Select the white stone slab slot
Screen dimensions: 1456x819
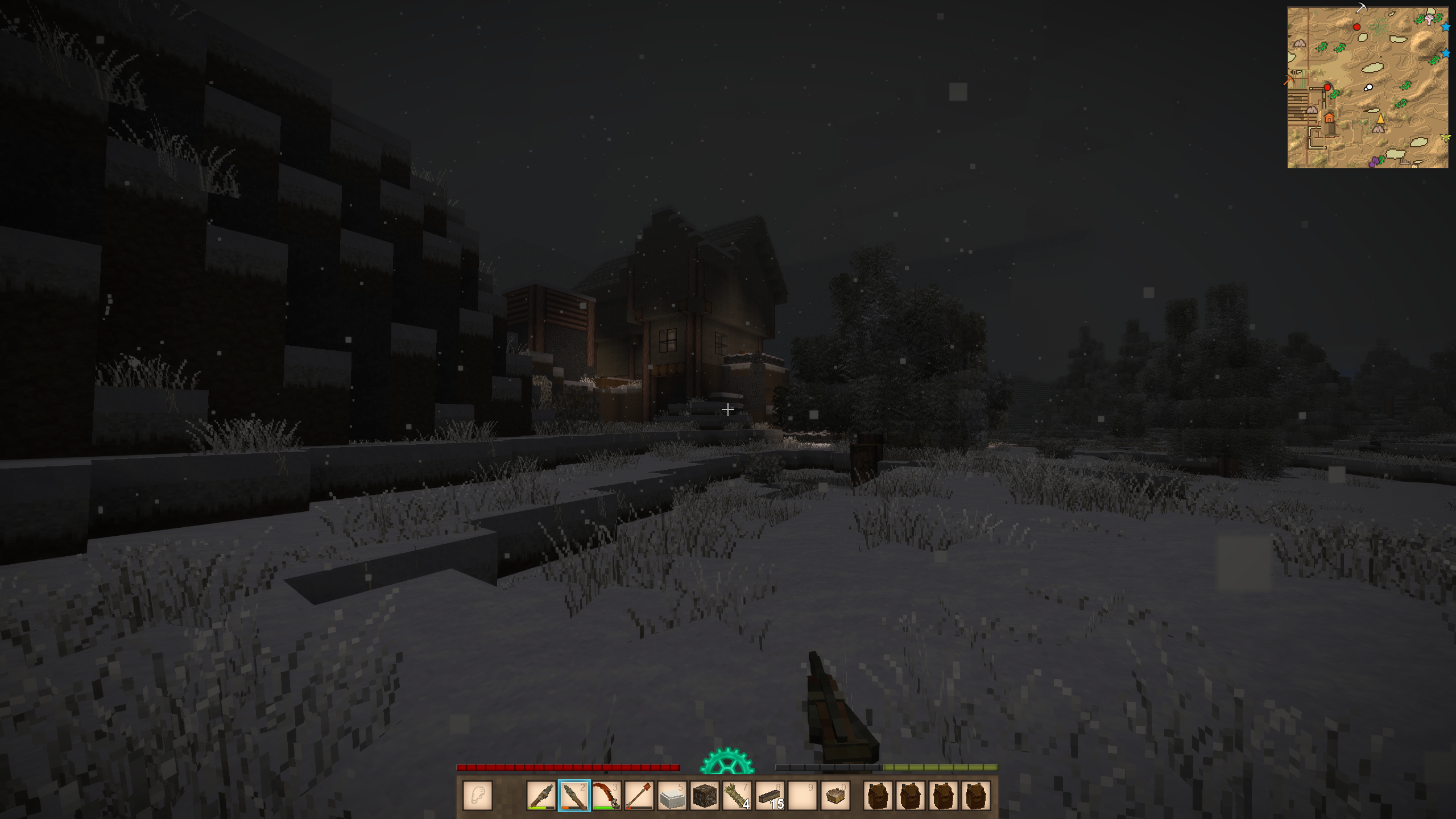[672, 795]
